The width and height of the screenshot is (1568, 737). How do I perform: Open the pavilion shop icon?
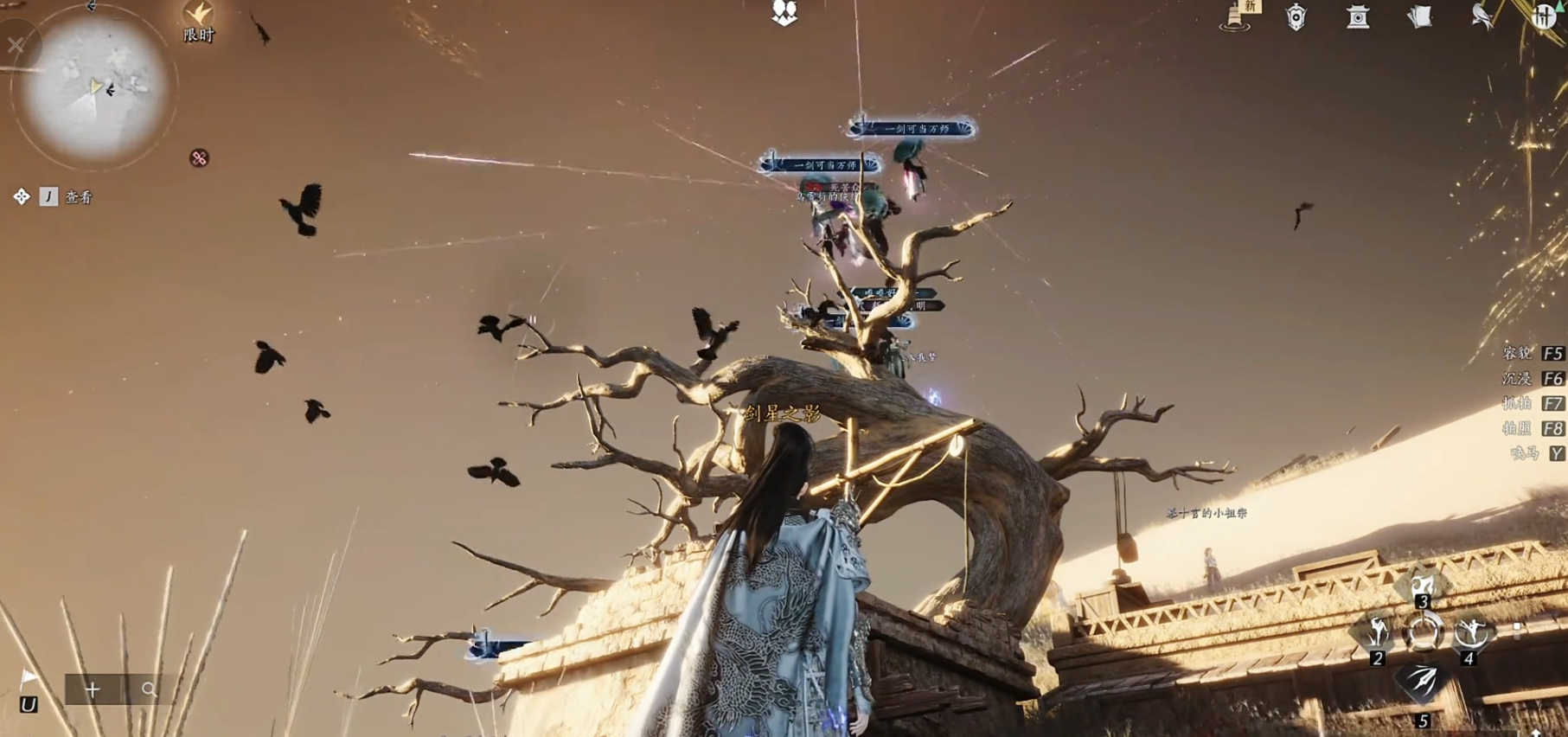click(x=1358, y=16)
